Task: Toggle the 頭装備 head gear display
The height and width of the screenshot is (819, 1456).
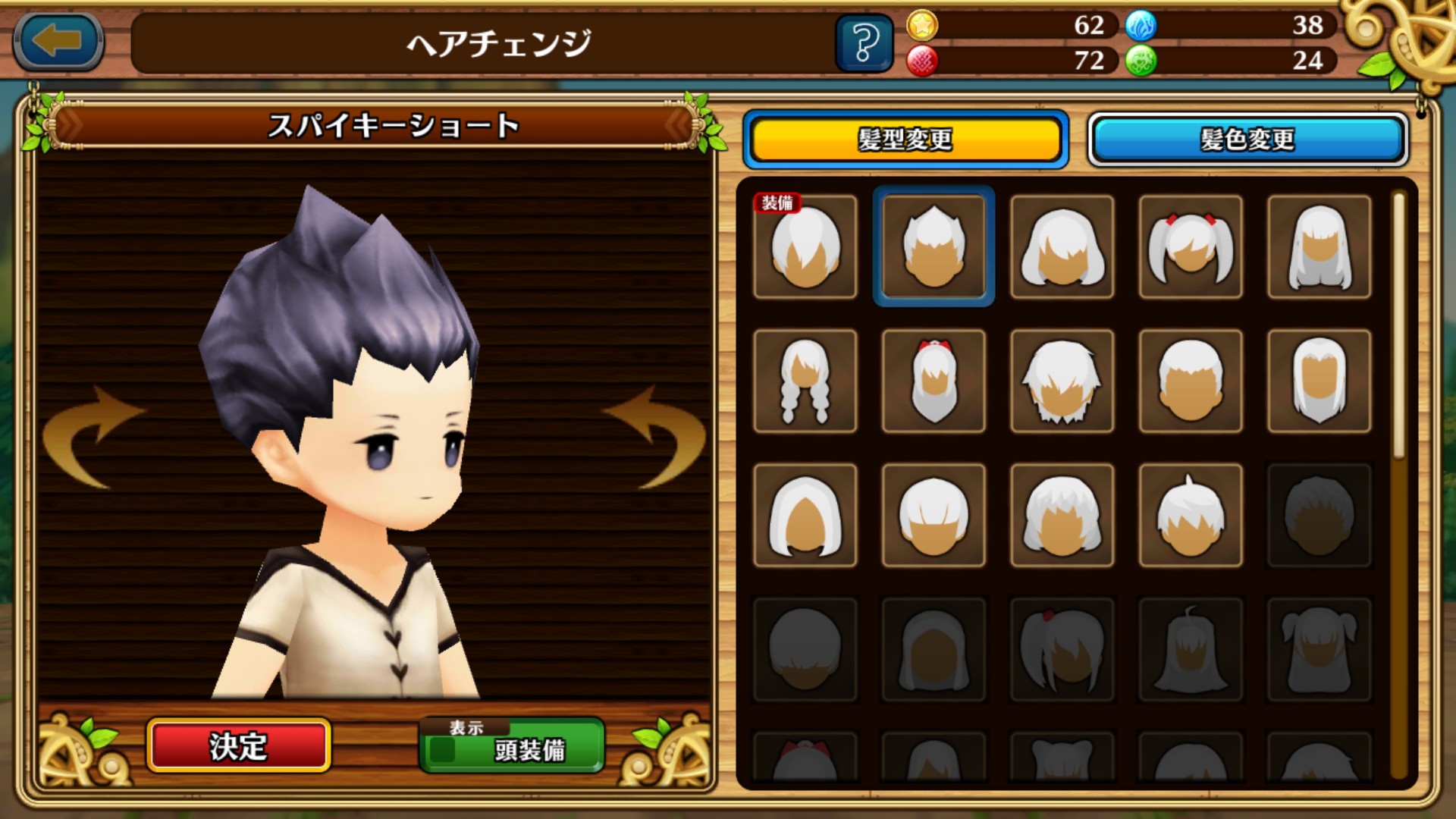Action: (512, 746)
